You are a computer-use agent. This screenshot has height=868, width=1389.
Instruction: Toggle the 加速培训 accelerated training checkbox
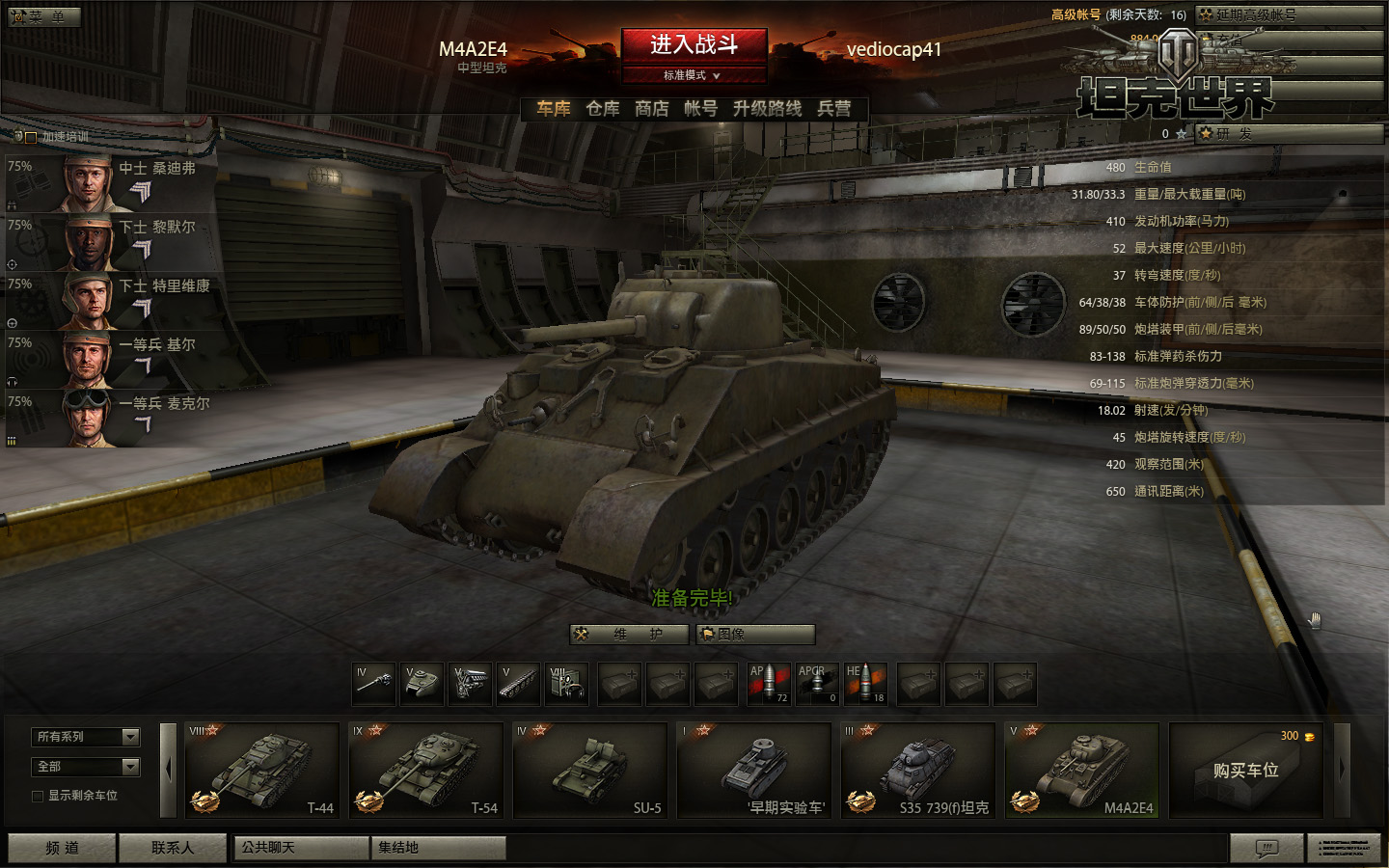click(x=31, y=137)
